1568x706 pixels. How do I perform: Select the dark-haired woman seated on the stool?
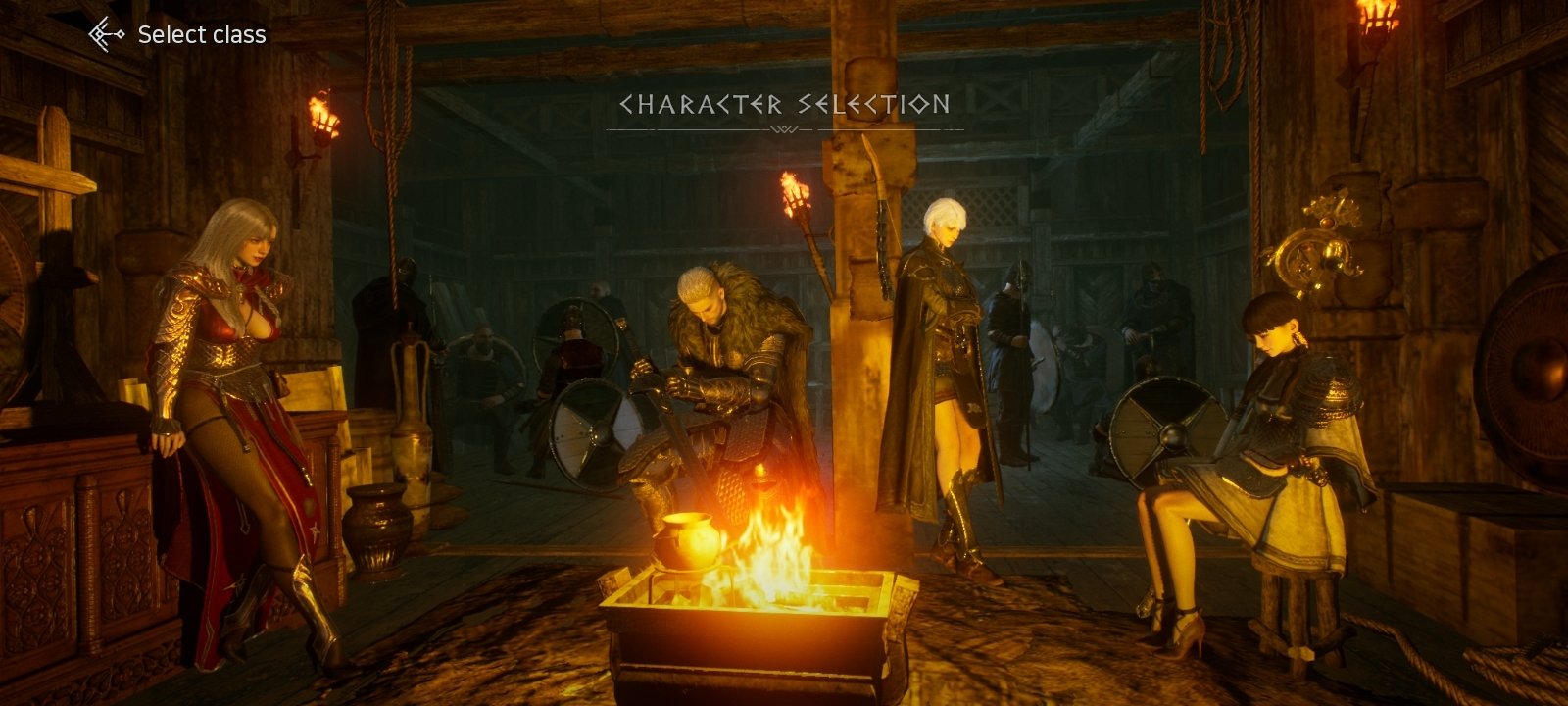(1264, 441)
